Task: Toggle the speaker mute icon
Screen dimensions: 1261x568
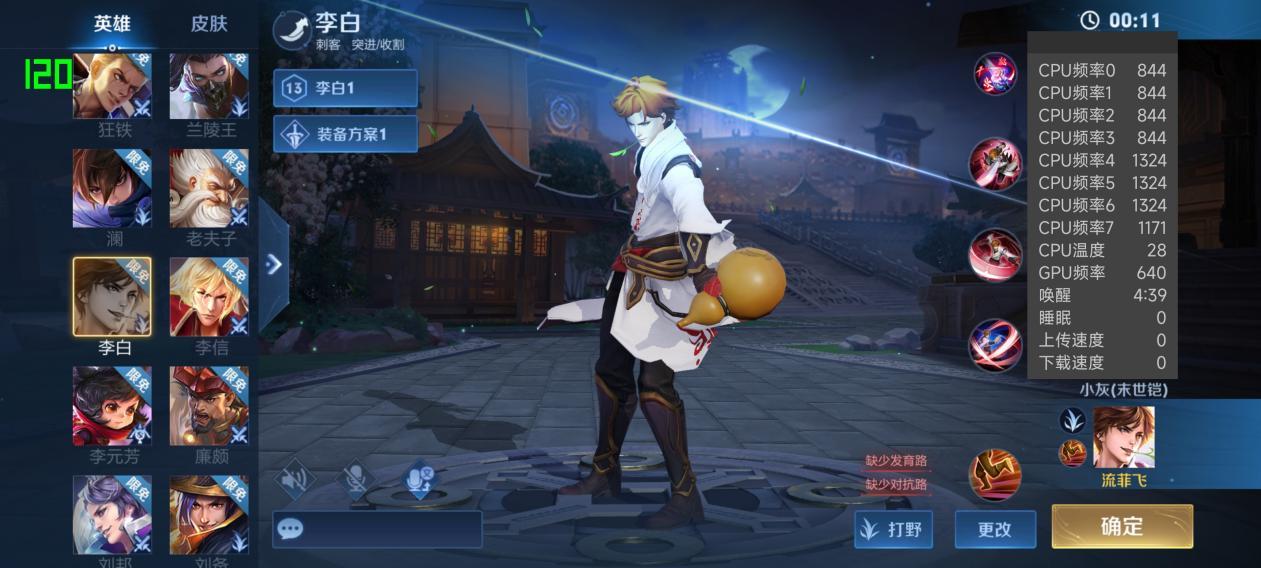Action: tap(295, 480)
